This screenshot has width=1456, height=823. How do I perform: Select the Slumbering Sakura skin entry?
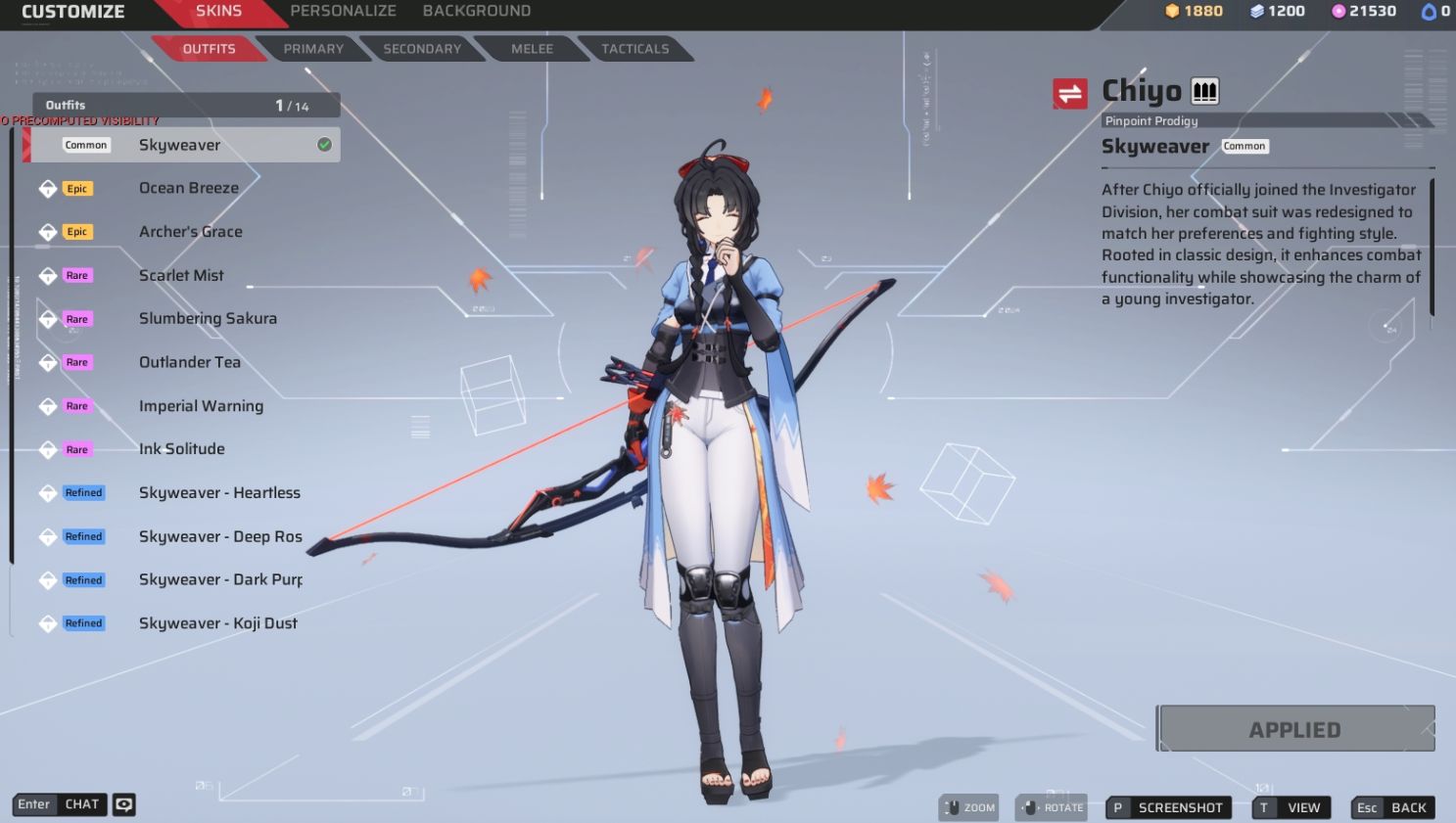(x=208, y=318)
